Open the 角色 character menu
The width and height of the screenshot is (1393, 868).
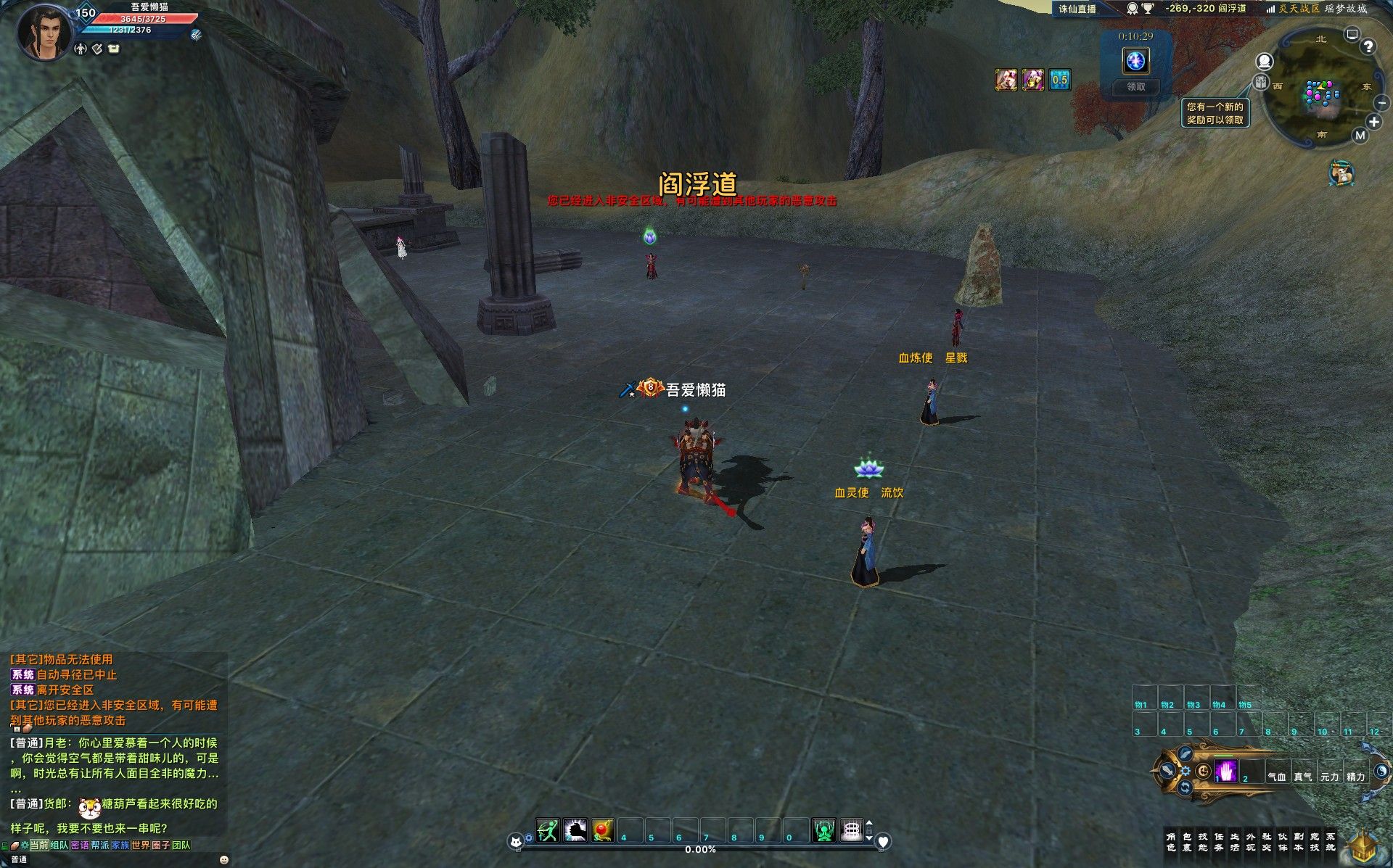(x=1170, y=842)
